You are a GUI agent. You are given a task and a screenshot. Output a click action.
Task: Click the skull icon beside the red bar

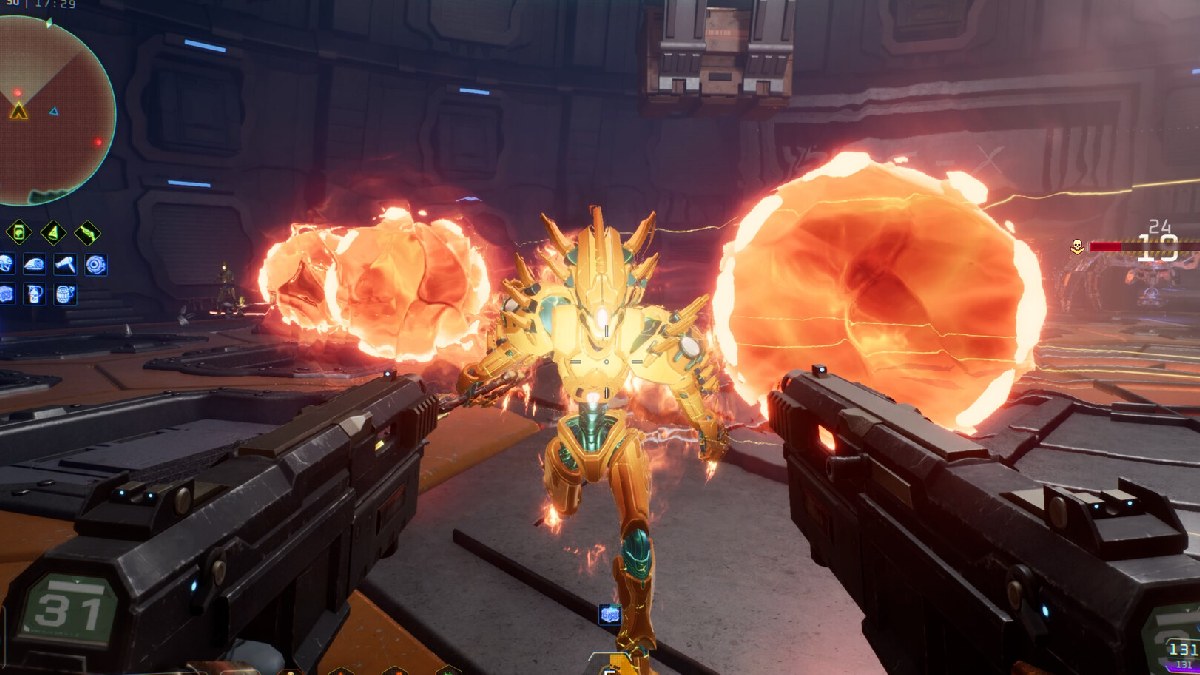[x=1078, y=245]
